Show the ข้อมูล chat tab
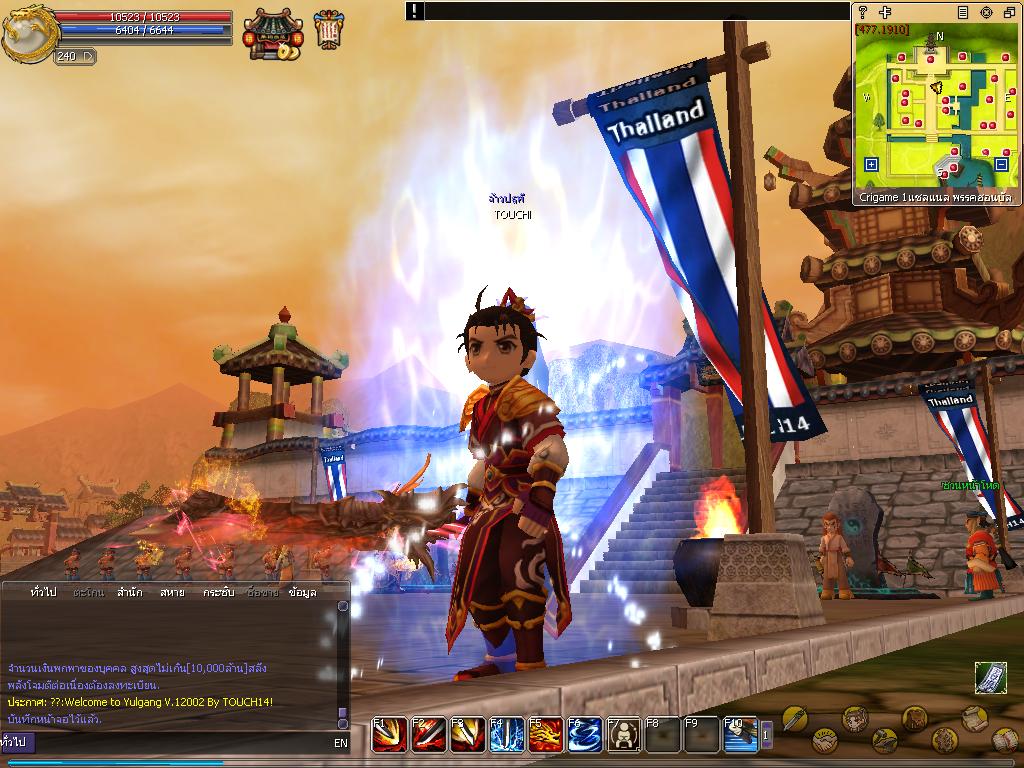Screen dimensions: 1024x768 [x=302, y=593]
